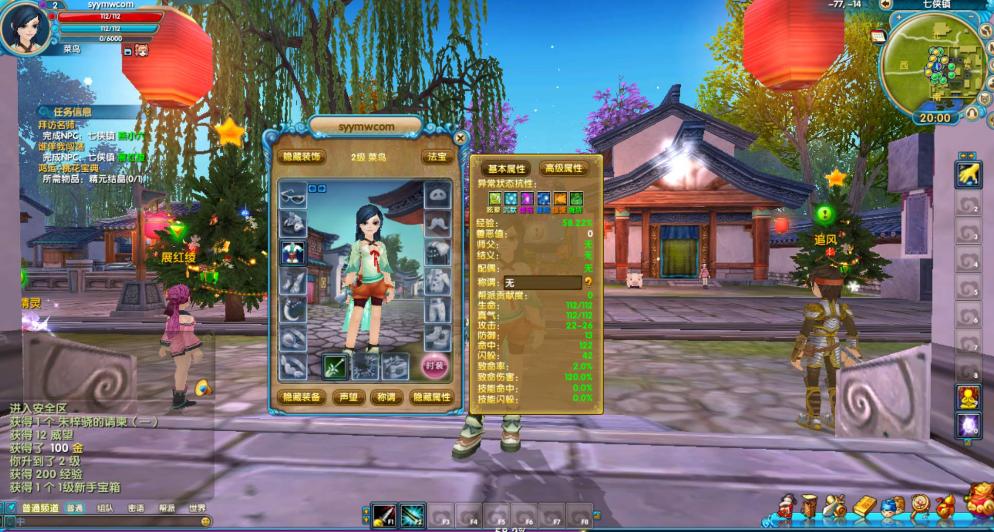Click the 隐藏装饰 hide decorations button
994x532 pixels.
(x=301, y=157)
